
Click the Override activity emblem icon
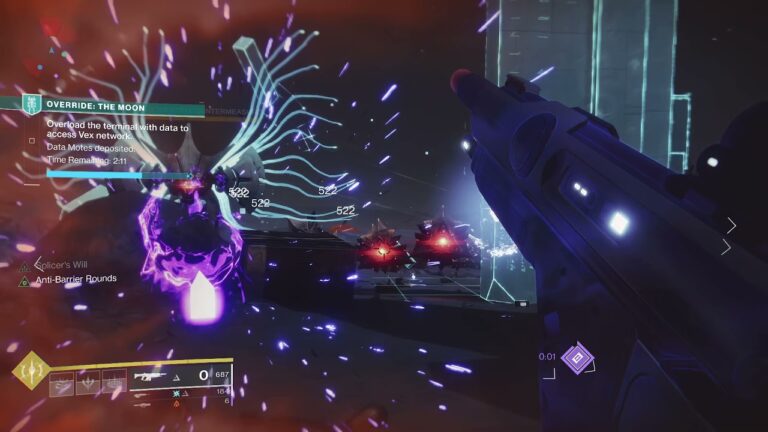31,104
